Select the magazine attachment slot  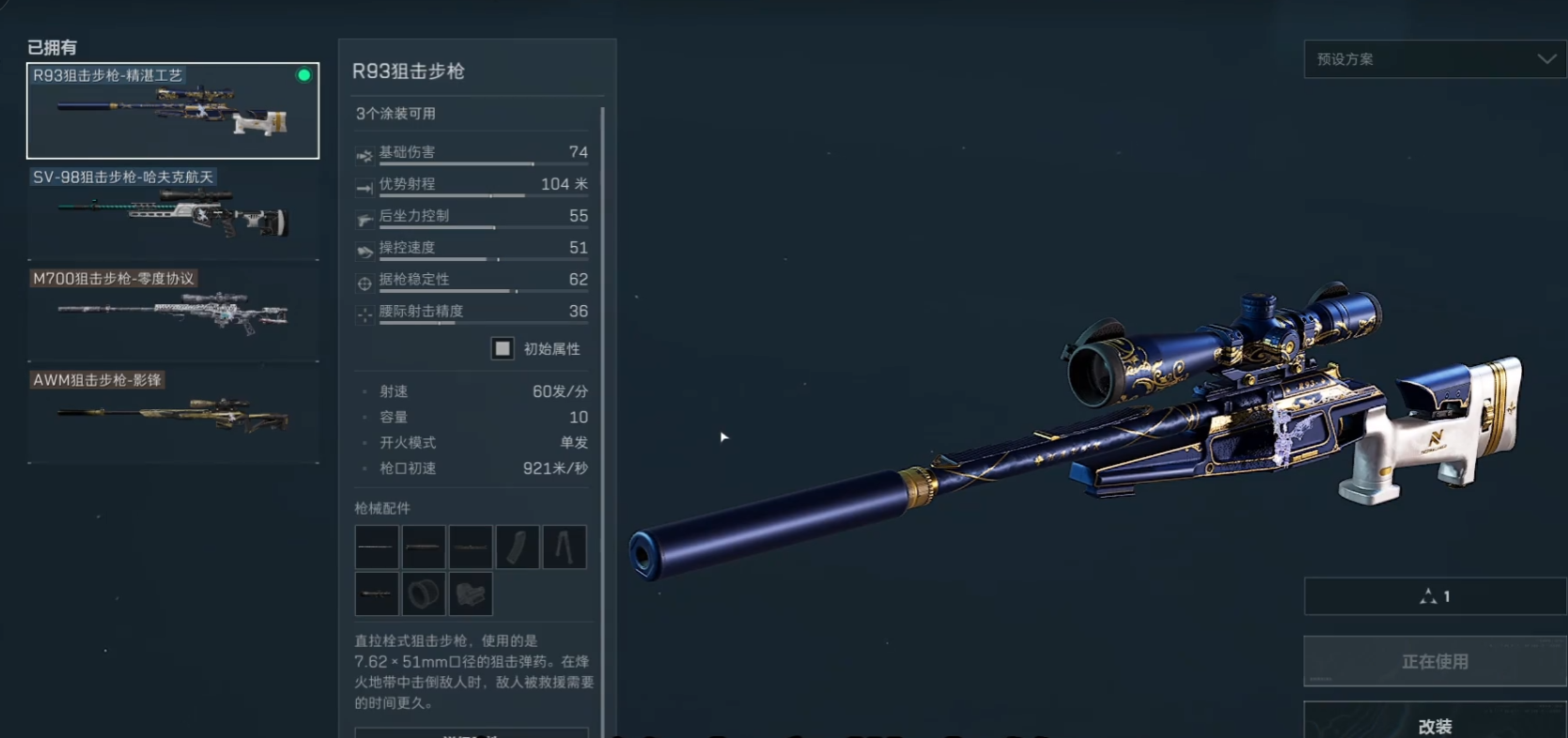tap(518, 546)
